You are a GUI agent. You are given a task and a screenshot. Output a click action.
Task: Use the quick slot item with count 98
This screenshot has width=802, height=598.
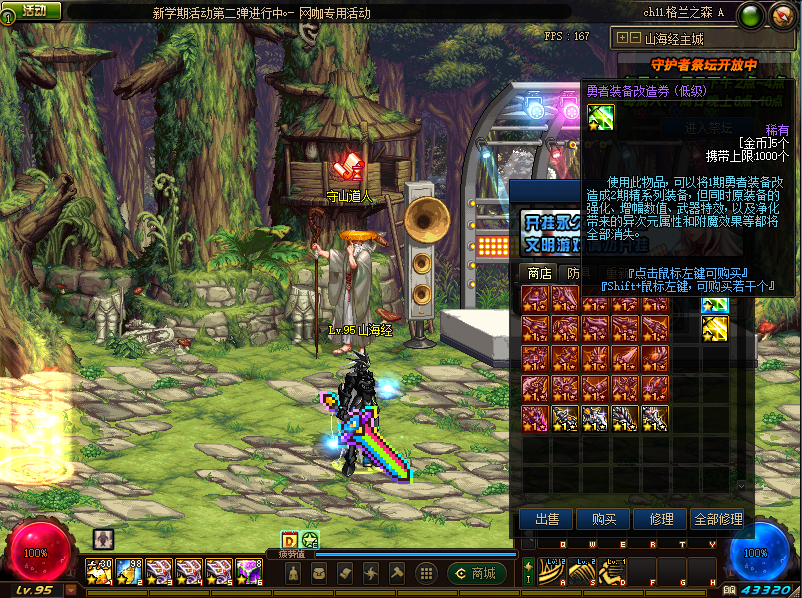(x=130, y=571)
